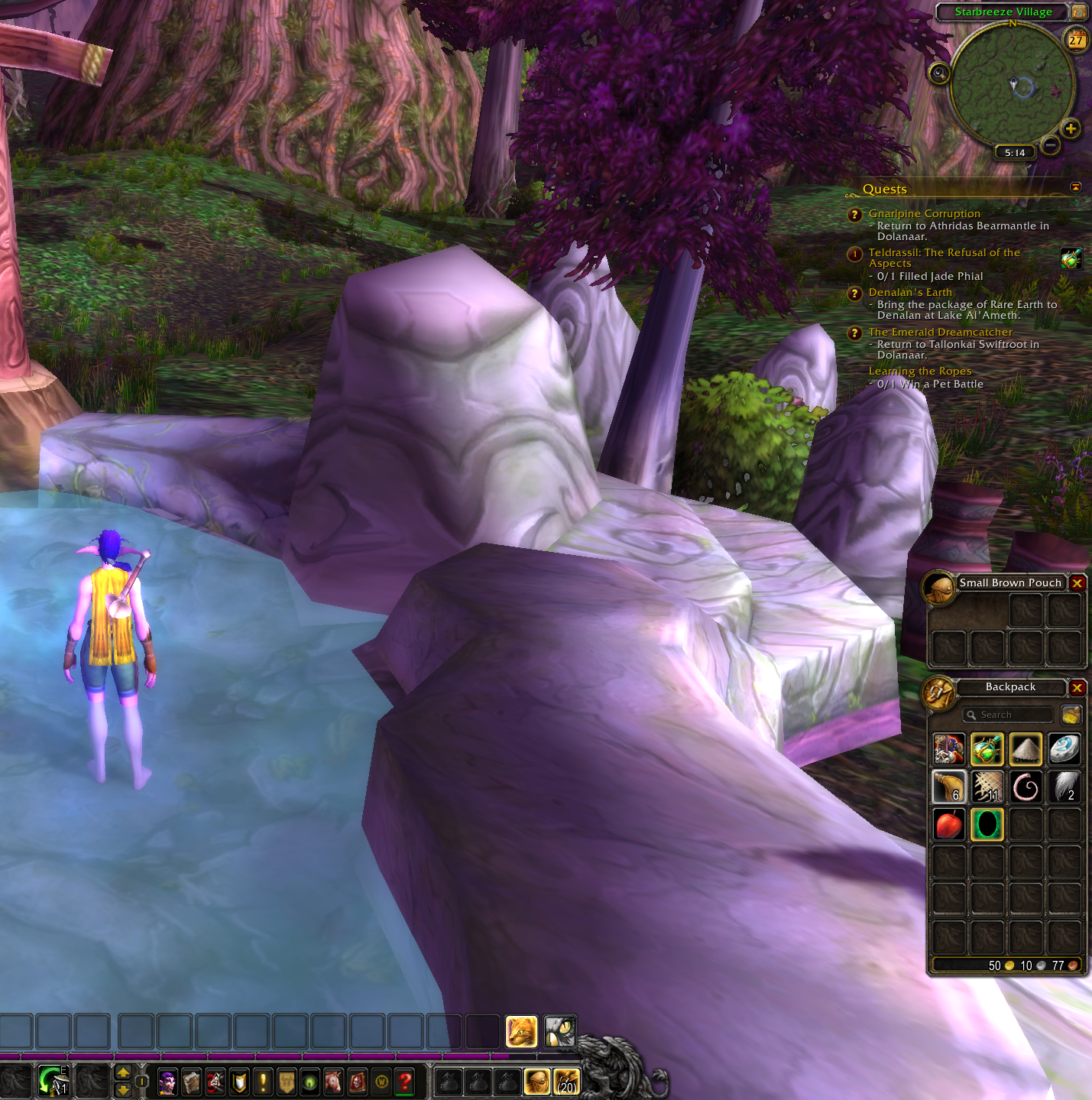Open the calendar showing day 27
Image resolution: width=1092 pixels, height=1100 pixels.
point(1076,40)
